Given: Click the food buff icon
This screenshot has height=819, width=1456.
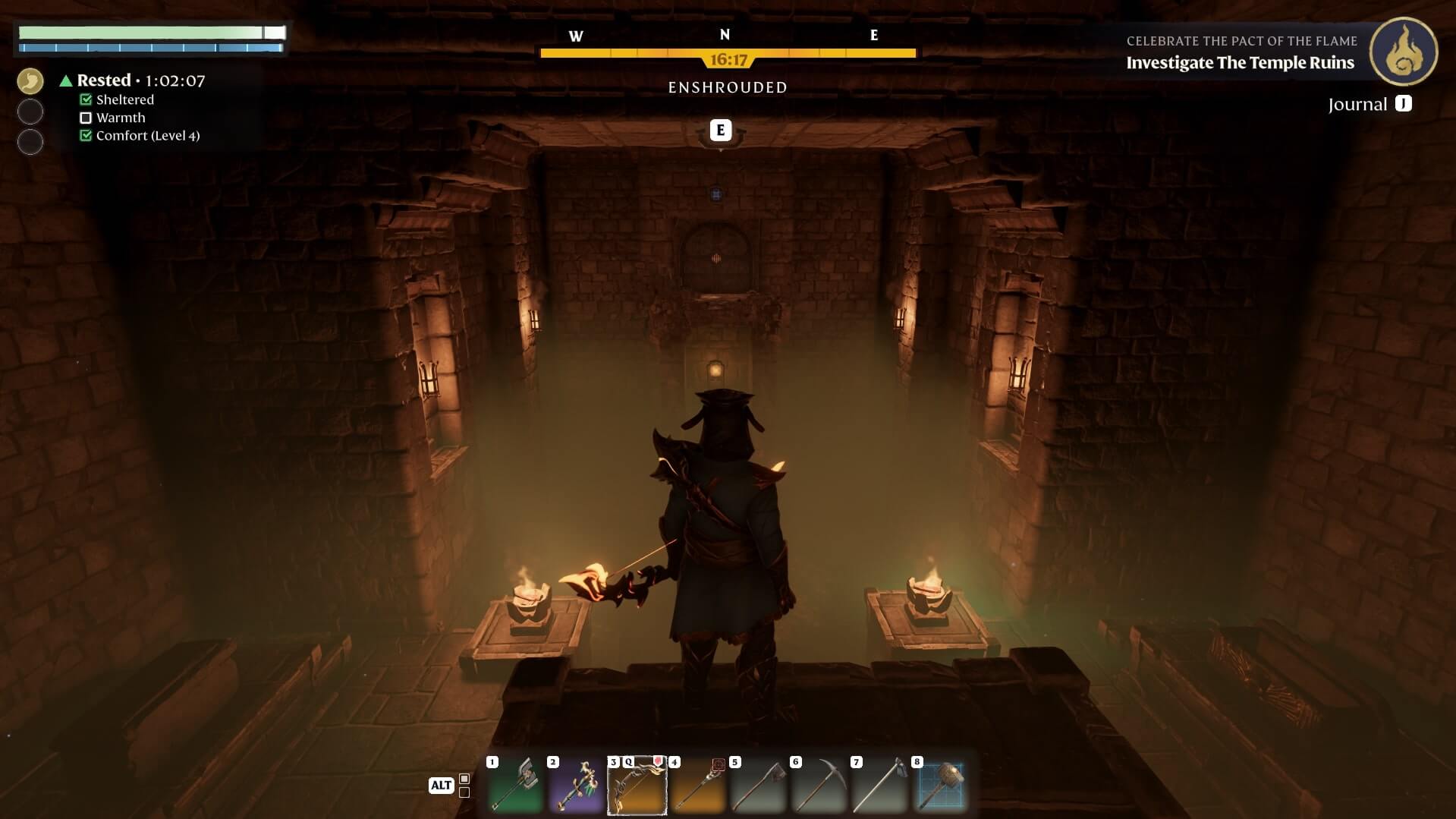Looking at the screenshot, I should point(30,80).
